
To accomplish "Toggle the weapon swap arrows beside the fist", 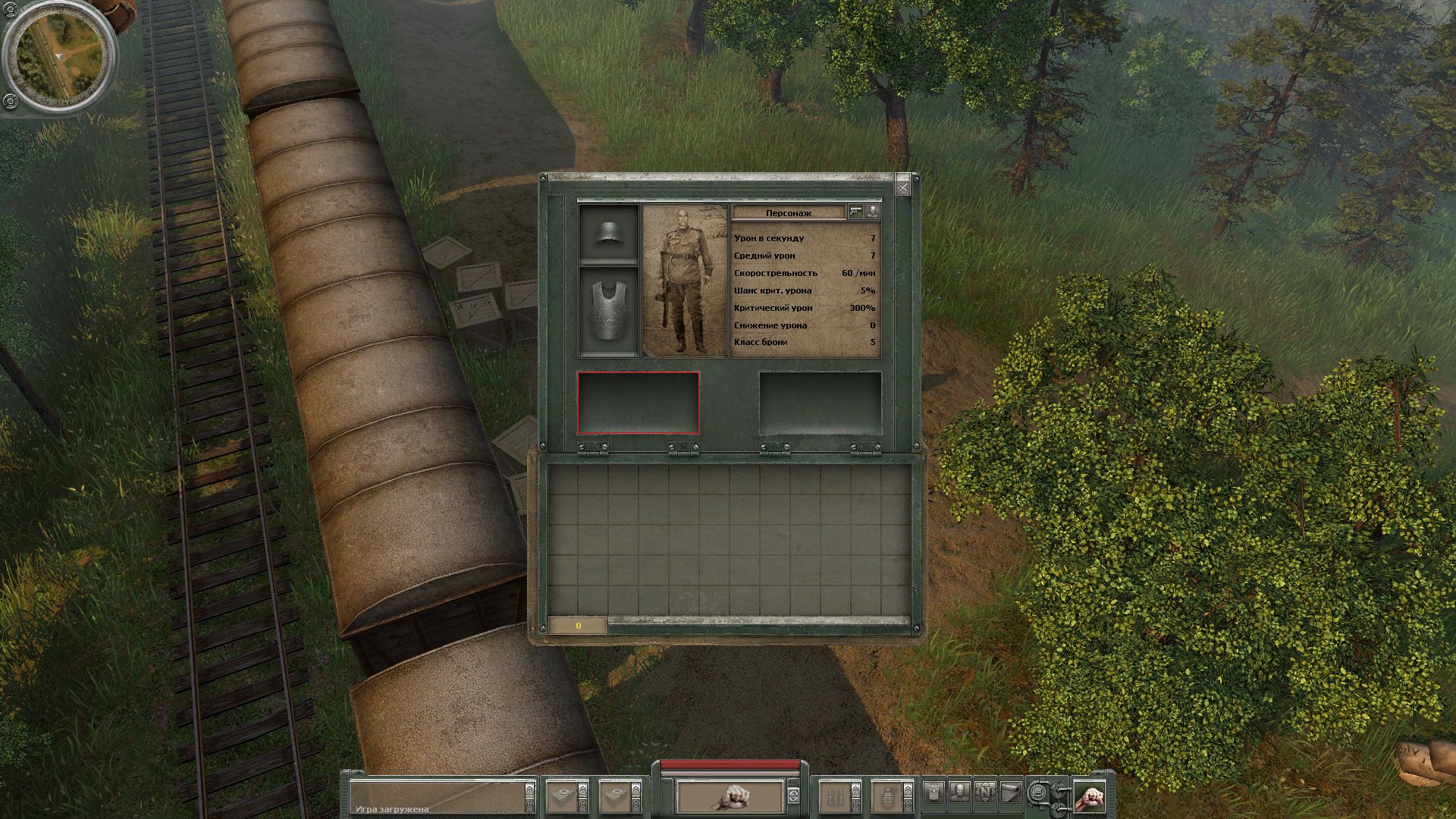I will pos(793,796).
